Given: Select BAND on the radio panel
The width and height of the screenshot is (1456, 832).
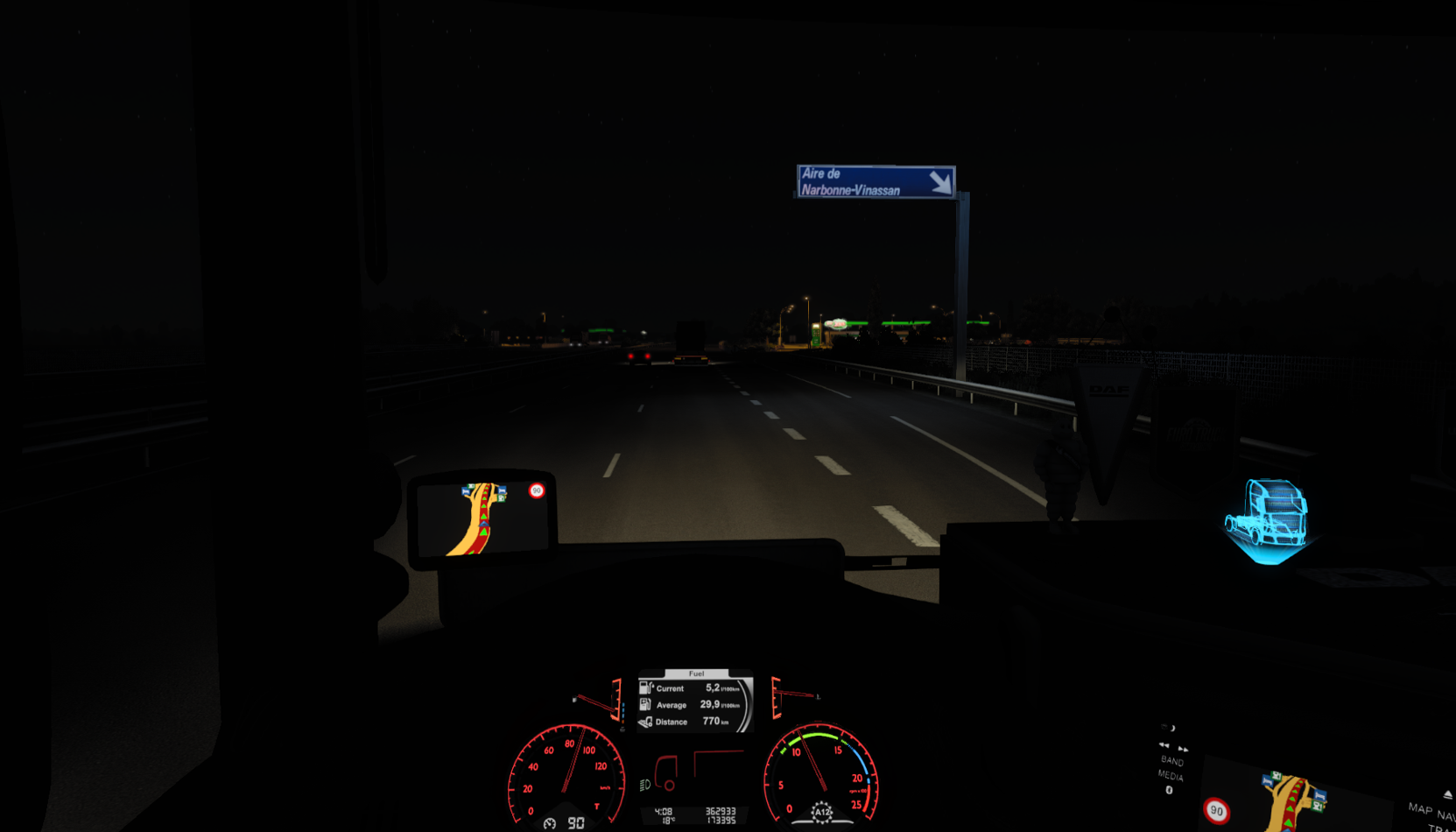Looking at the screenshot, I should pos(1172,761).
